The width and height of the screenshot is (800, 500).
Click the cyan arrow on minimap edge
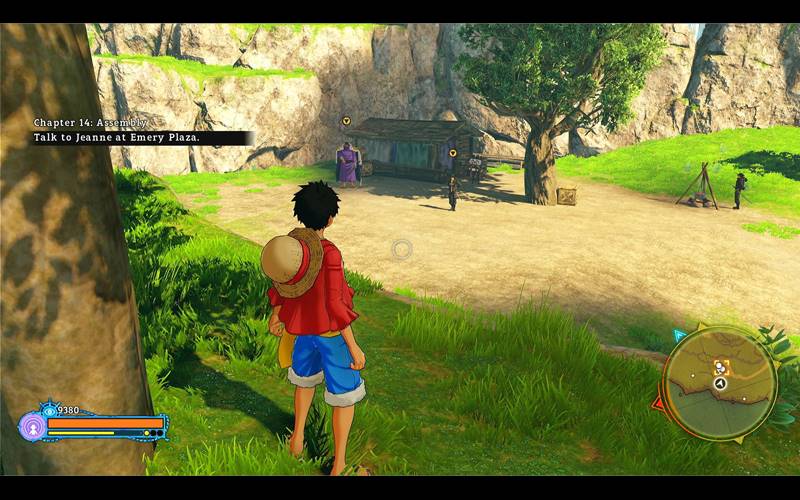680,335
